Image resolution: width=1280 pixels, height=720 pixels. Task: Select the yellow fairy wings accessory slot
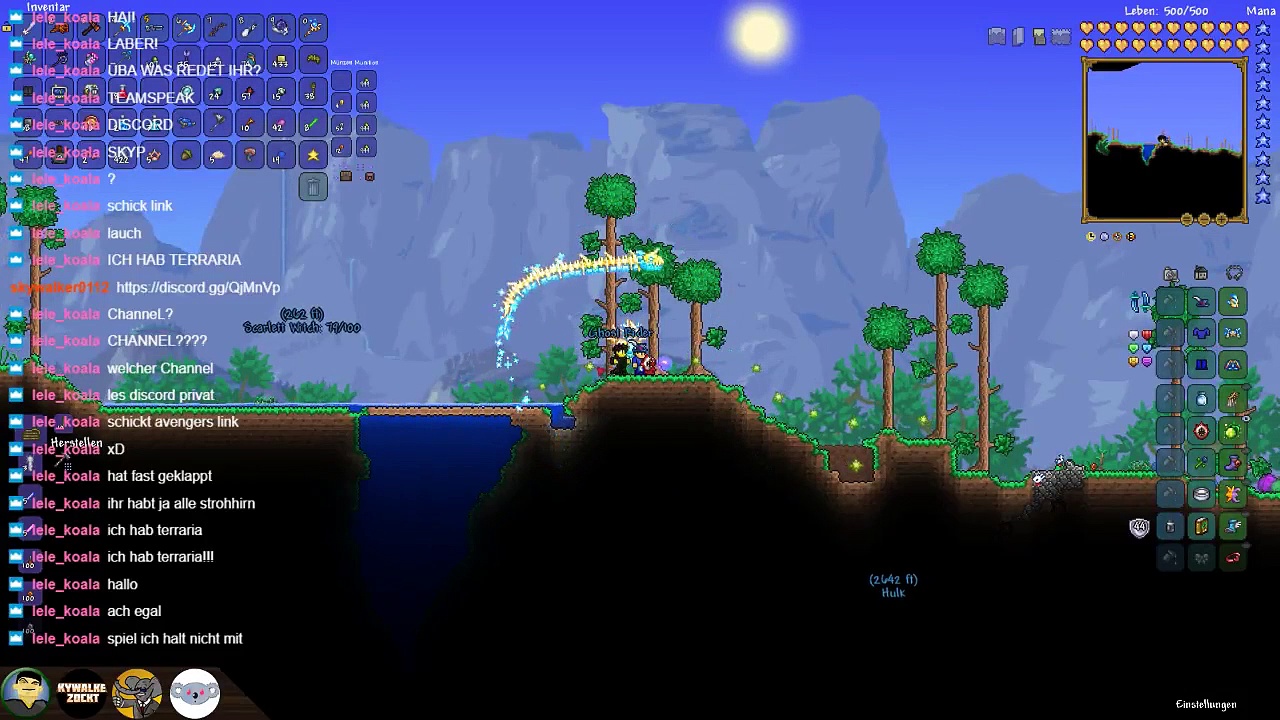pos(1232,494)
